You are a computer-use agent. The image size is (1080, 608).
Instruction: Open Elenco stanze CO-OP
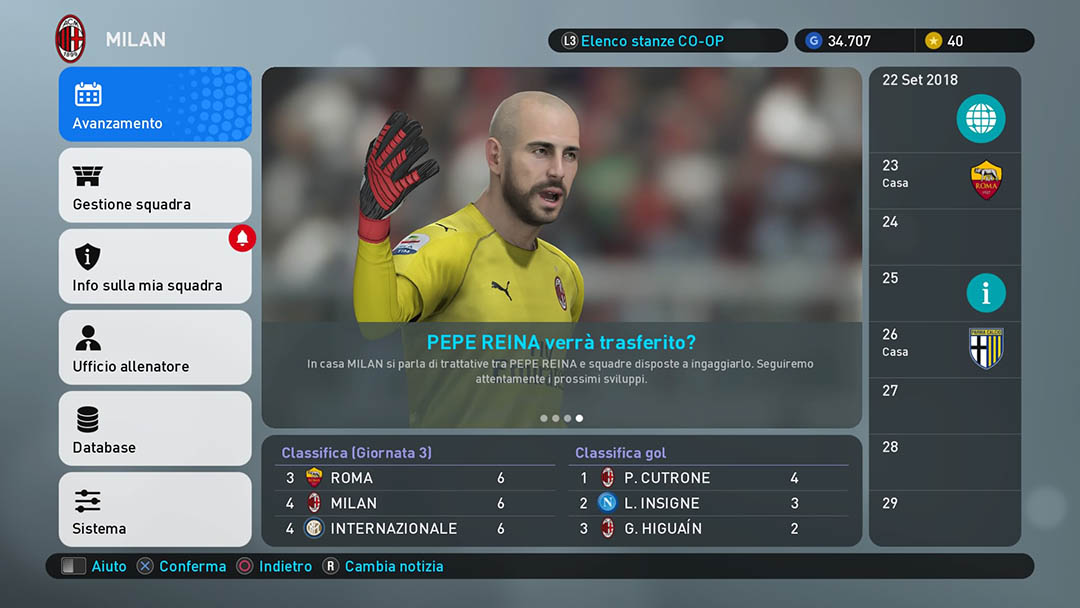pyautogui.click(x=667, y=41)
